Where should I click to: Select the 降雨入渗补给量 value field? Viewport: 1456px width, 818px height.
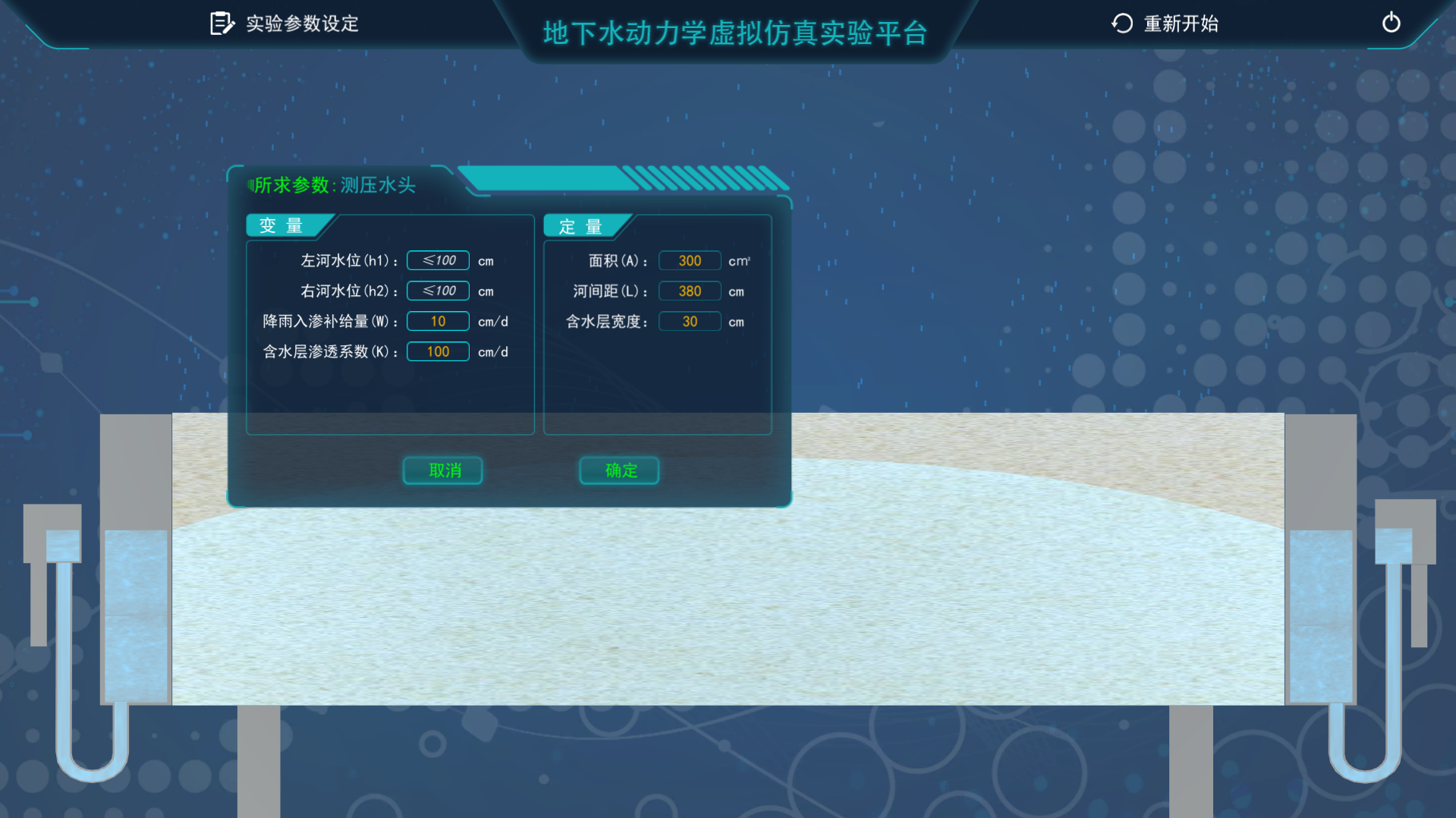438,321
